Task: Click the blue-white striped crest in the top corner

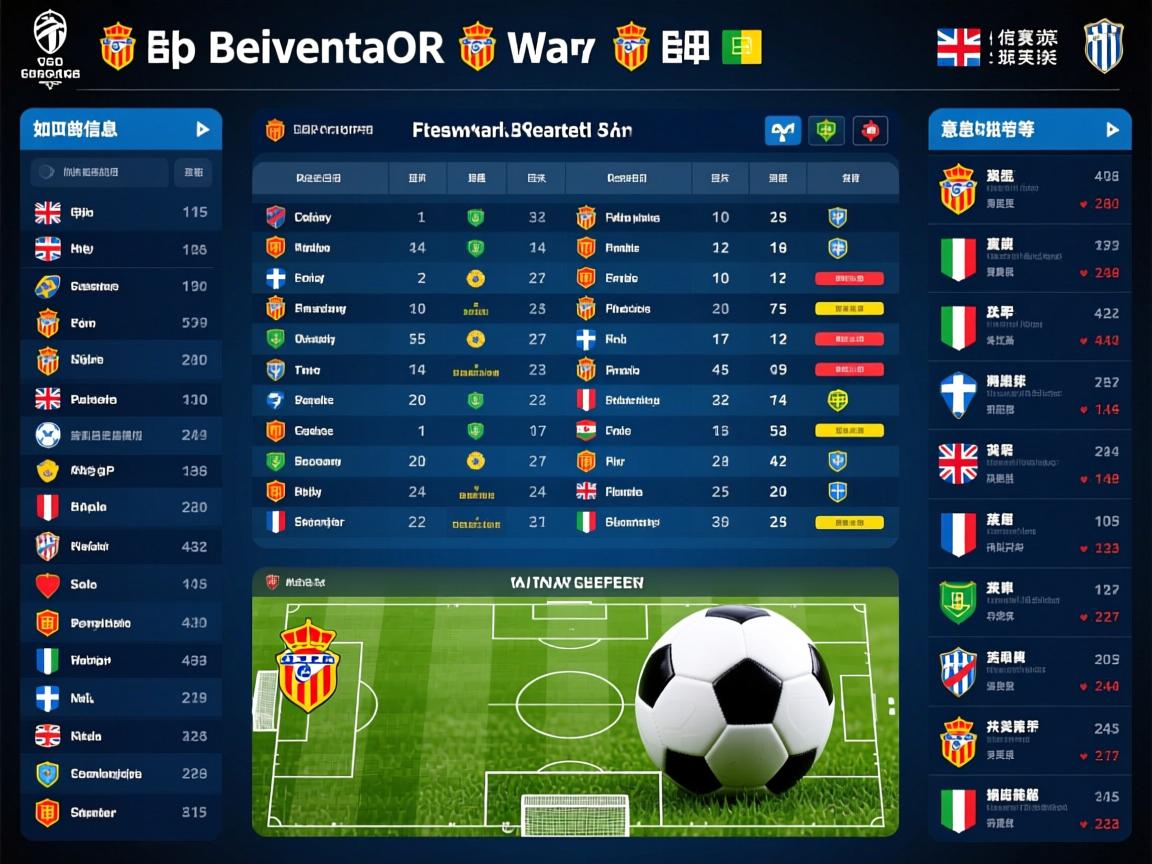Action: pos(1104,46)
